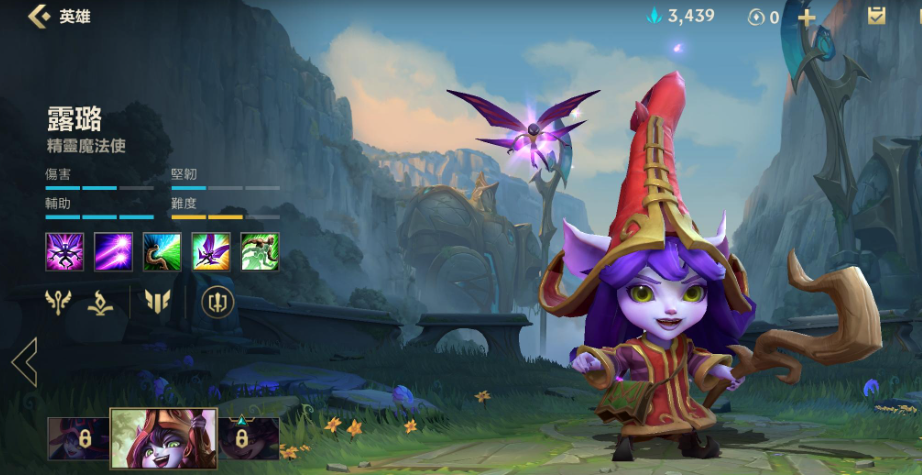The image size is (922, 475).
Task: Add more currency with the plus button
Action: (806, 17)
